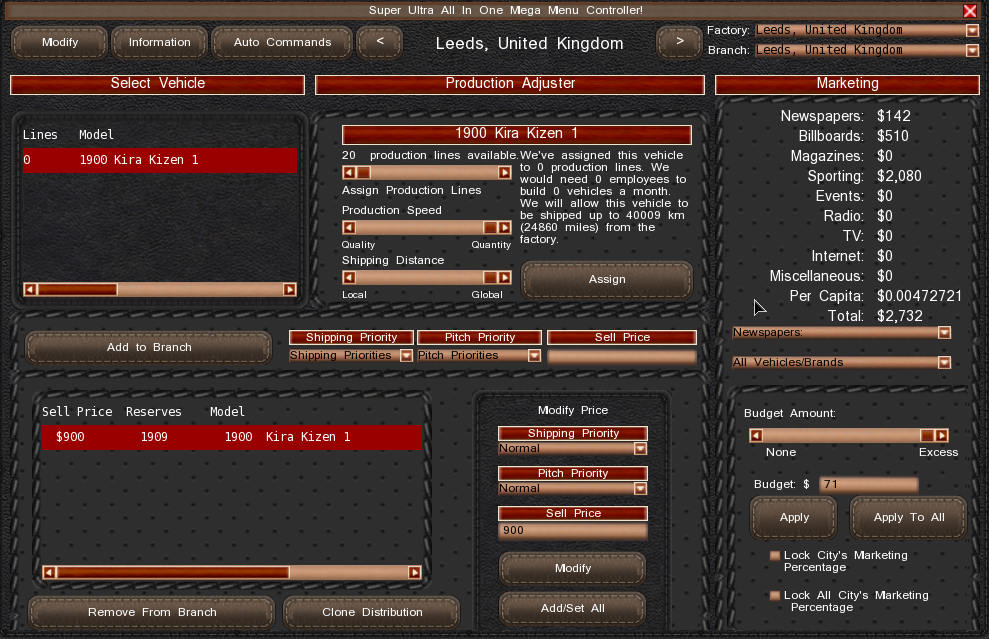This screenshot has height=639, width=989.
Task: Toggle Lock City's Marketing Percentage checkbox
Action: [775, 555]
